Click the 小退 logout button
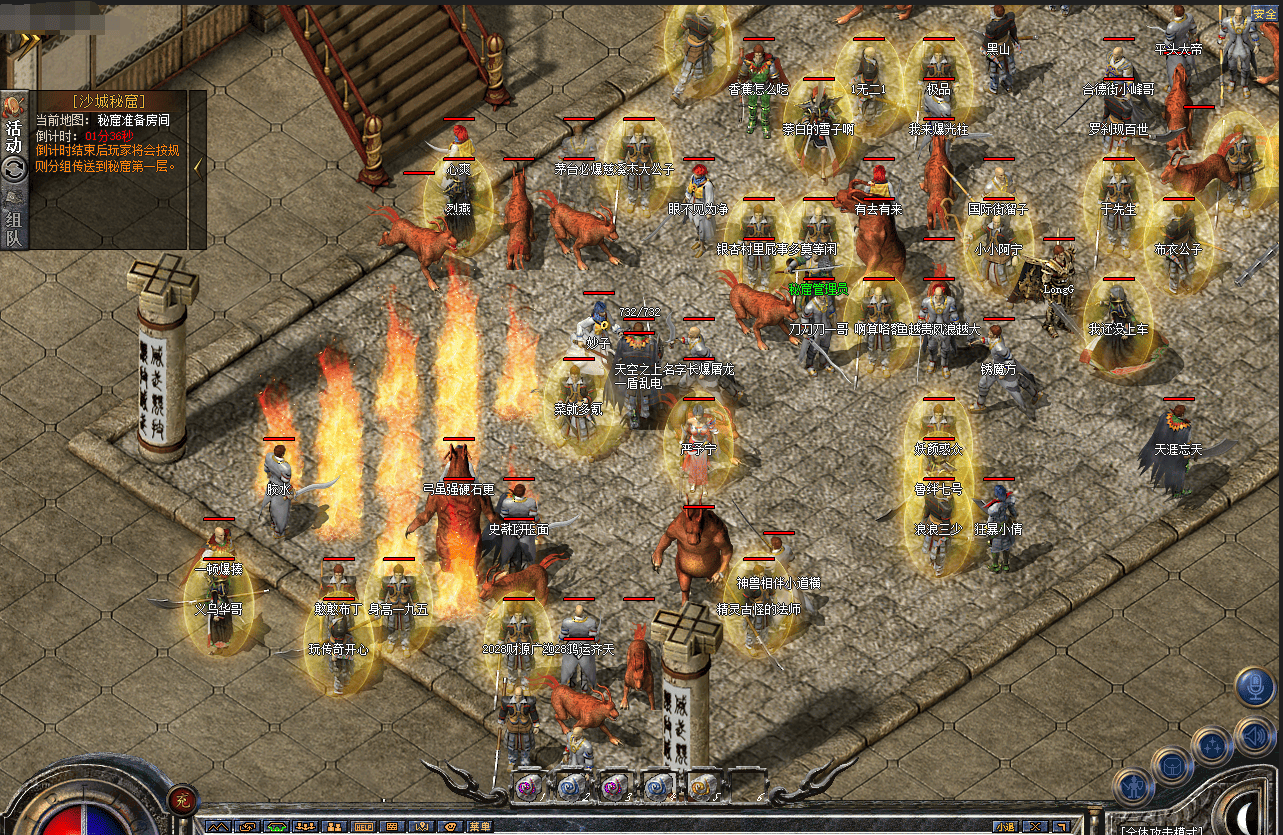 point(1005,827)
